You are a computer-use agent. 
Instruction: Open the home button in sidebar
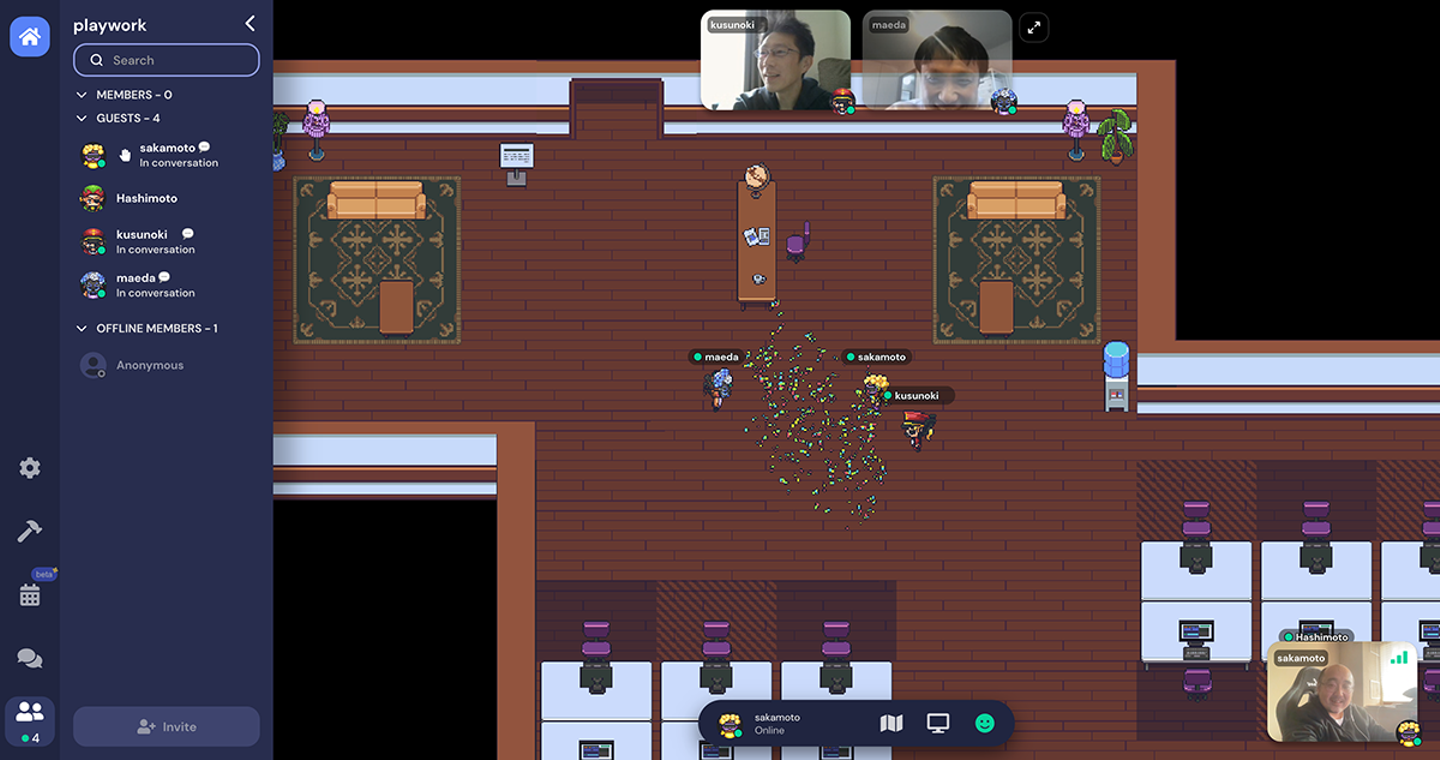coord(30,37)
